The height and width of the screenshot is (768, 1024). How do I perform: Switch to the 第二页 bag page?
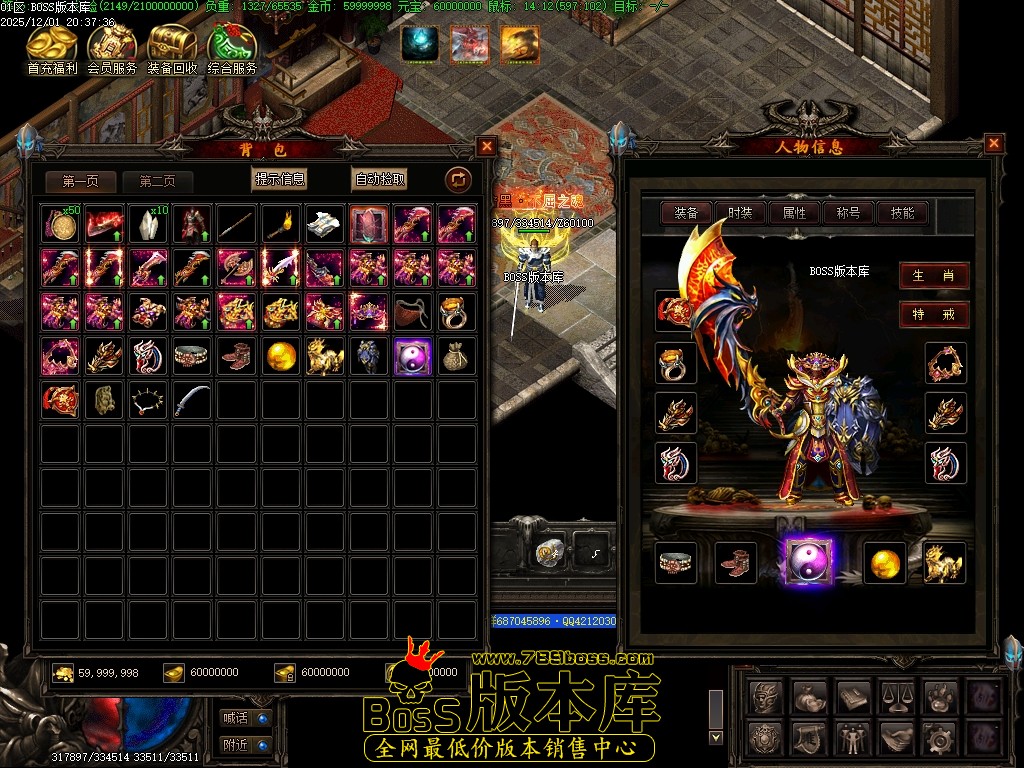(x=158, y=181)
